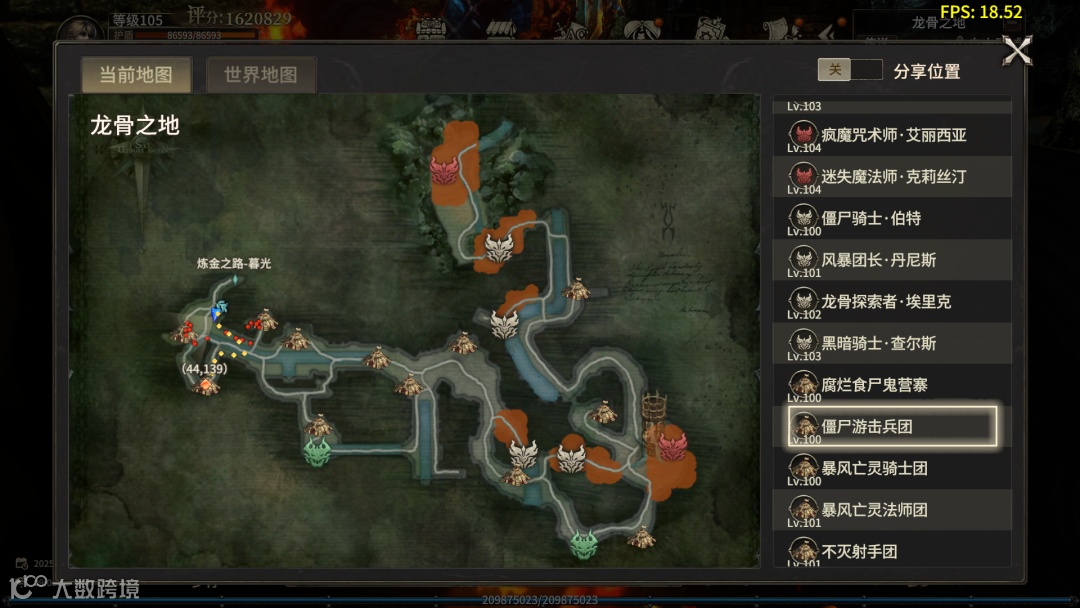Select the highlighted 僵尸游击兵团 entry
The image size is (1080, 608).
[x=893, y=426]
